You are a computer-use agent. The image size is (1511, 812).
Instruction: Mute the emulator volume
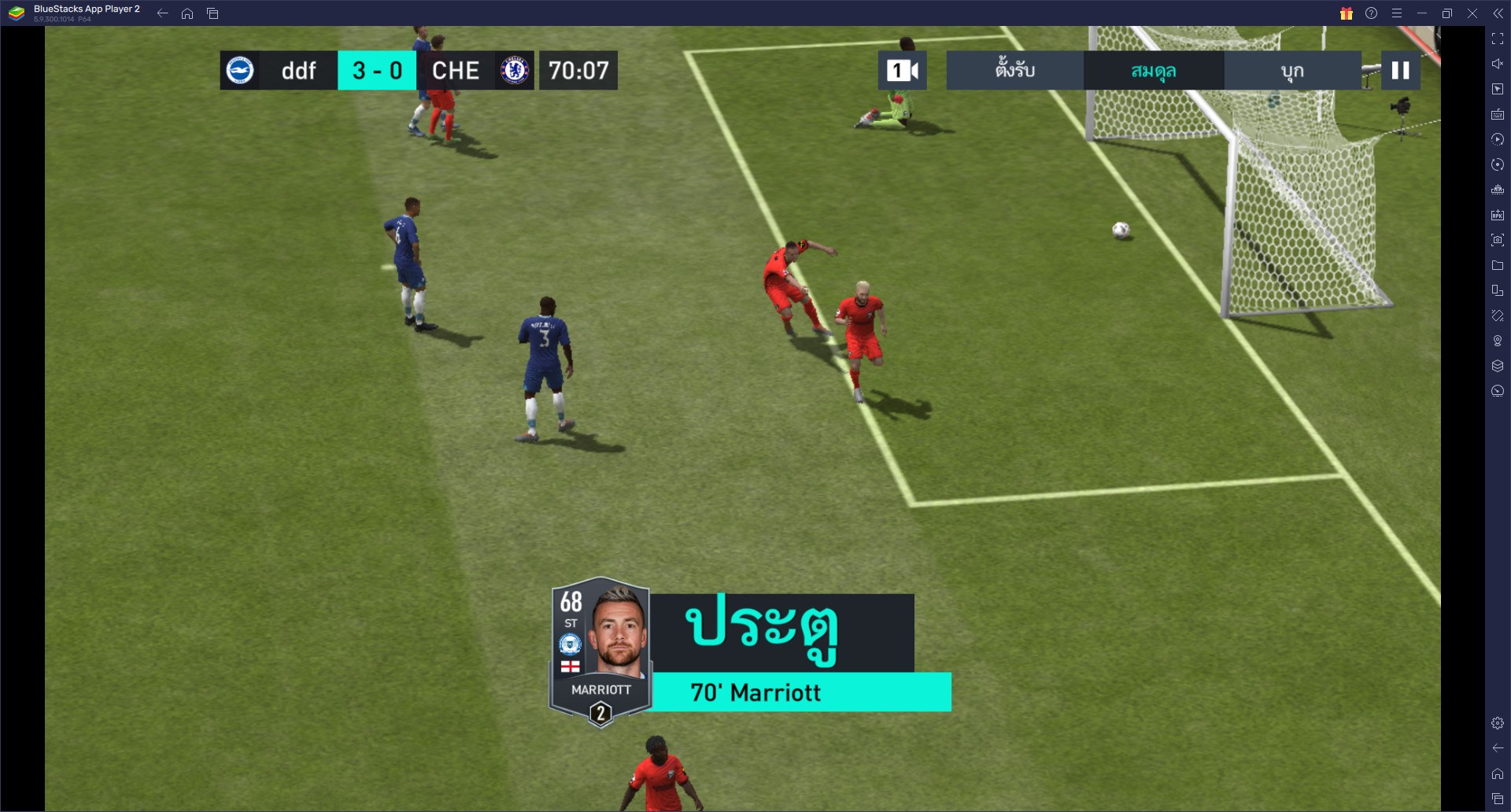(1498, 64)
